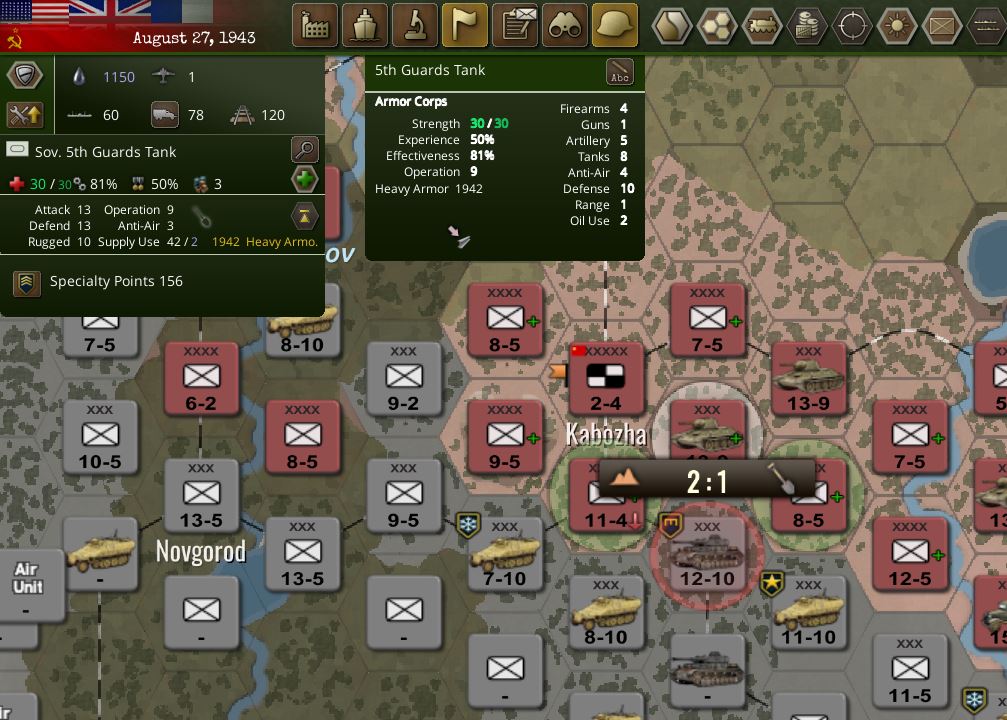Open the Specialty Points chevron badge

pos(27,282)
